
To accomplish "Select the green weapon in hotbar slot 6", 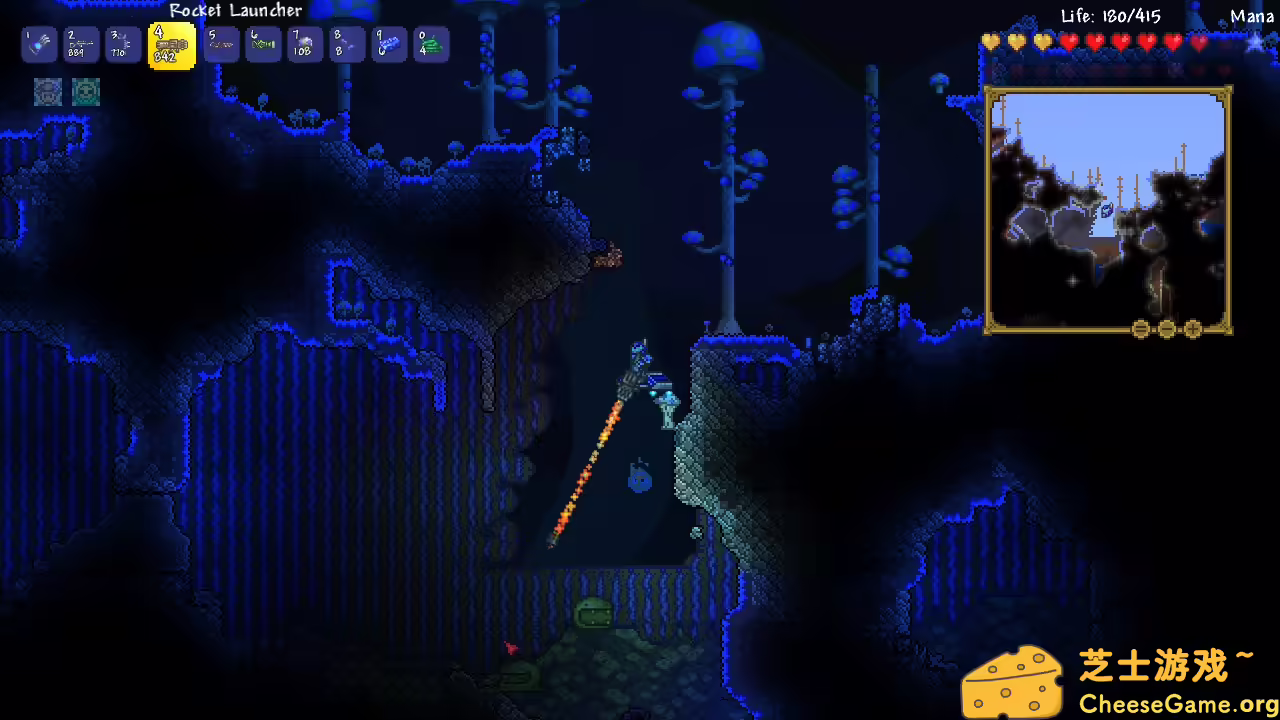I will point(263,44).
